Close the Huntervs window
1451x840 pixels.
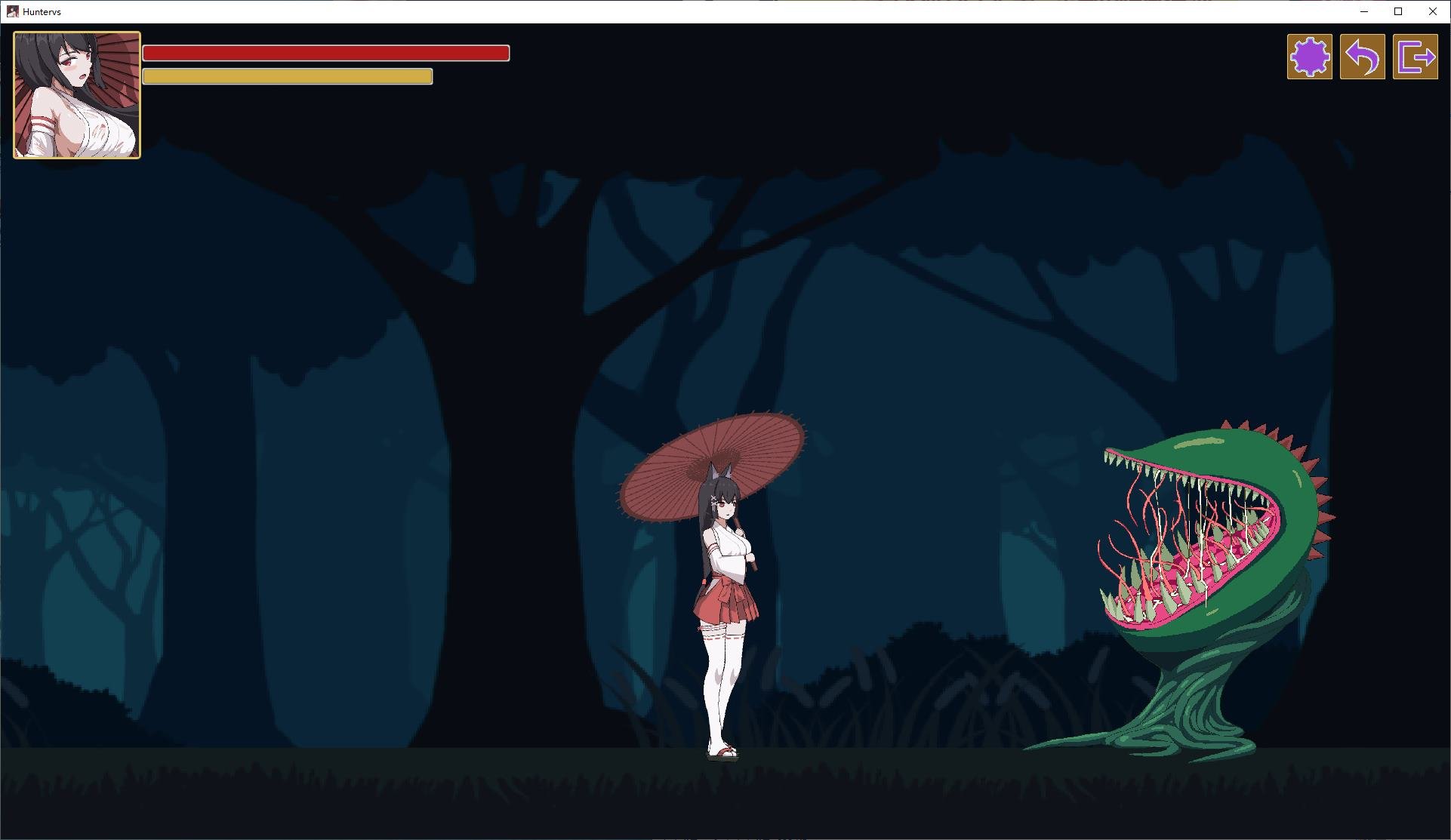coord(1432,11)
